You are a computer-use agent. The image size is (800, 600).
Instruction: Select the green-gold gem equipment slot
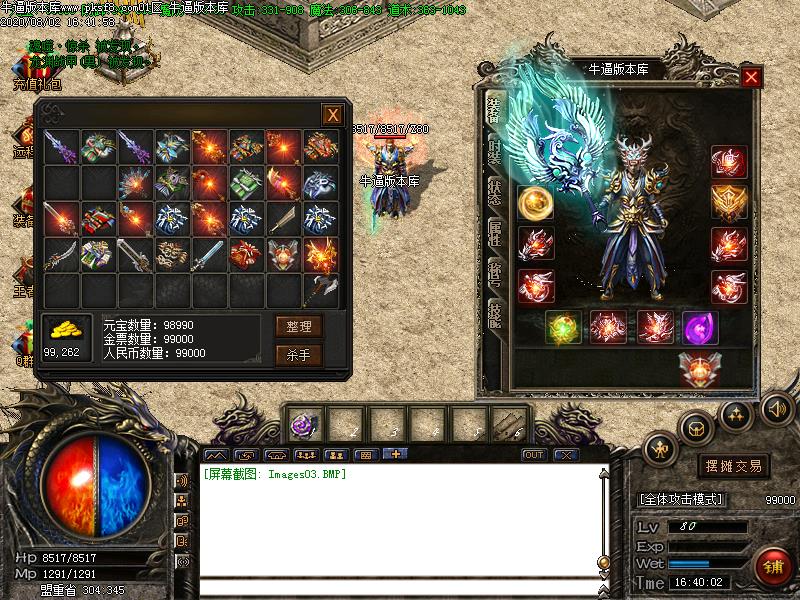[x=561, y=327]
